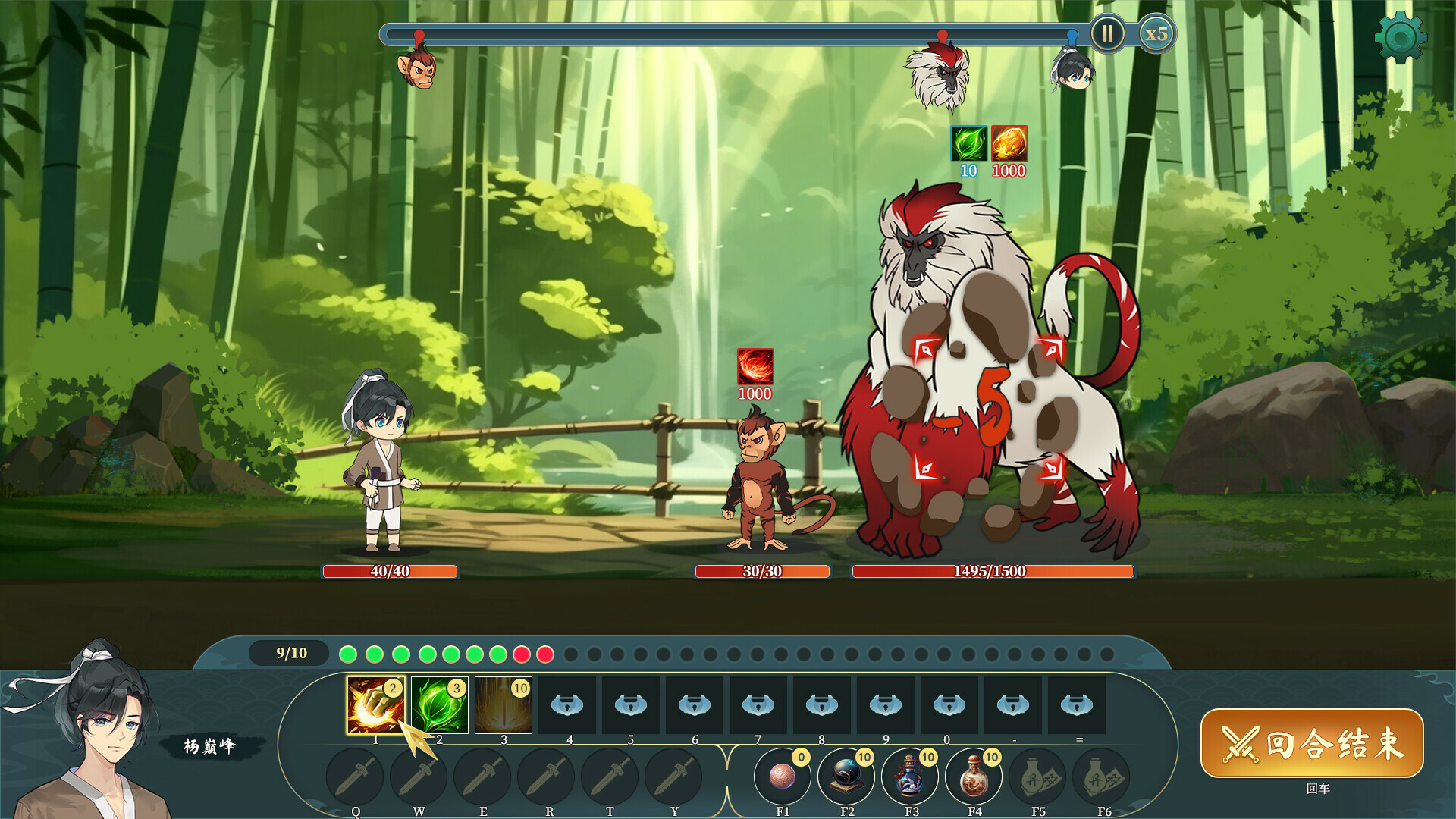This screenshot has height=819, width=1456.
Task: Inspect the red swirl buff above the monkey
Action: point(755,366)
